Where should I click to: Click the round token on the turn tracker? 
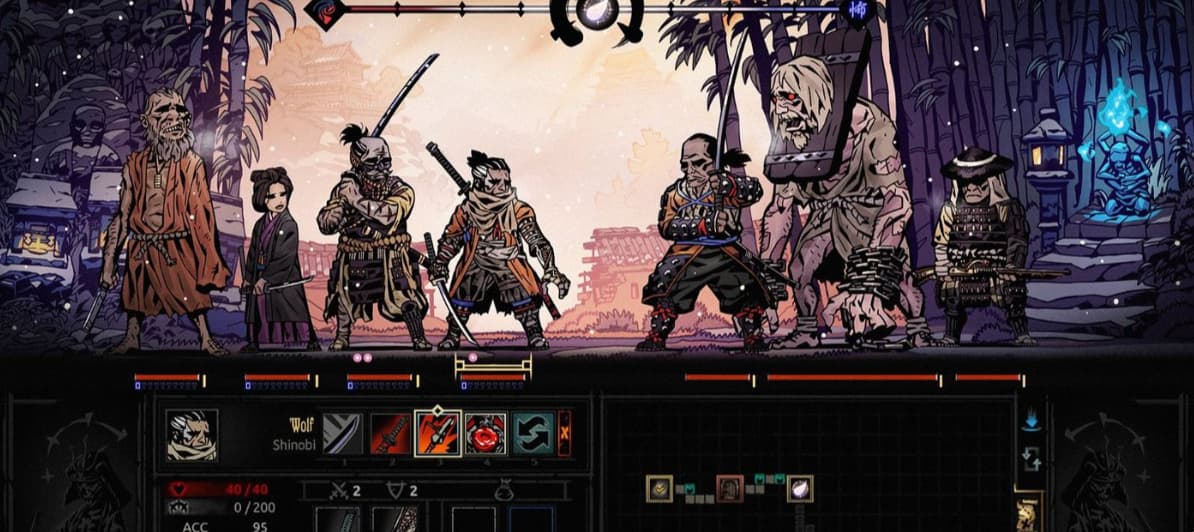tap(597, 12)
